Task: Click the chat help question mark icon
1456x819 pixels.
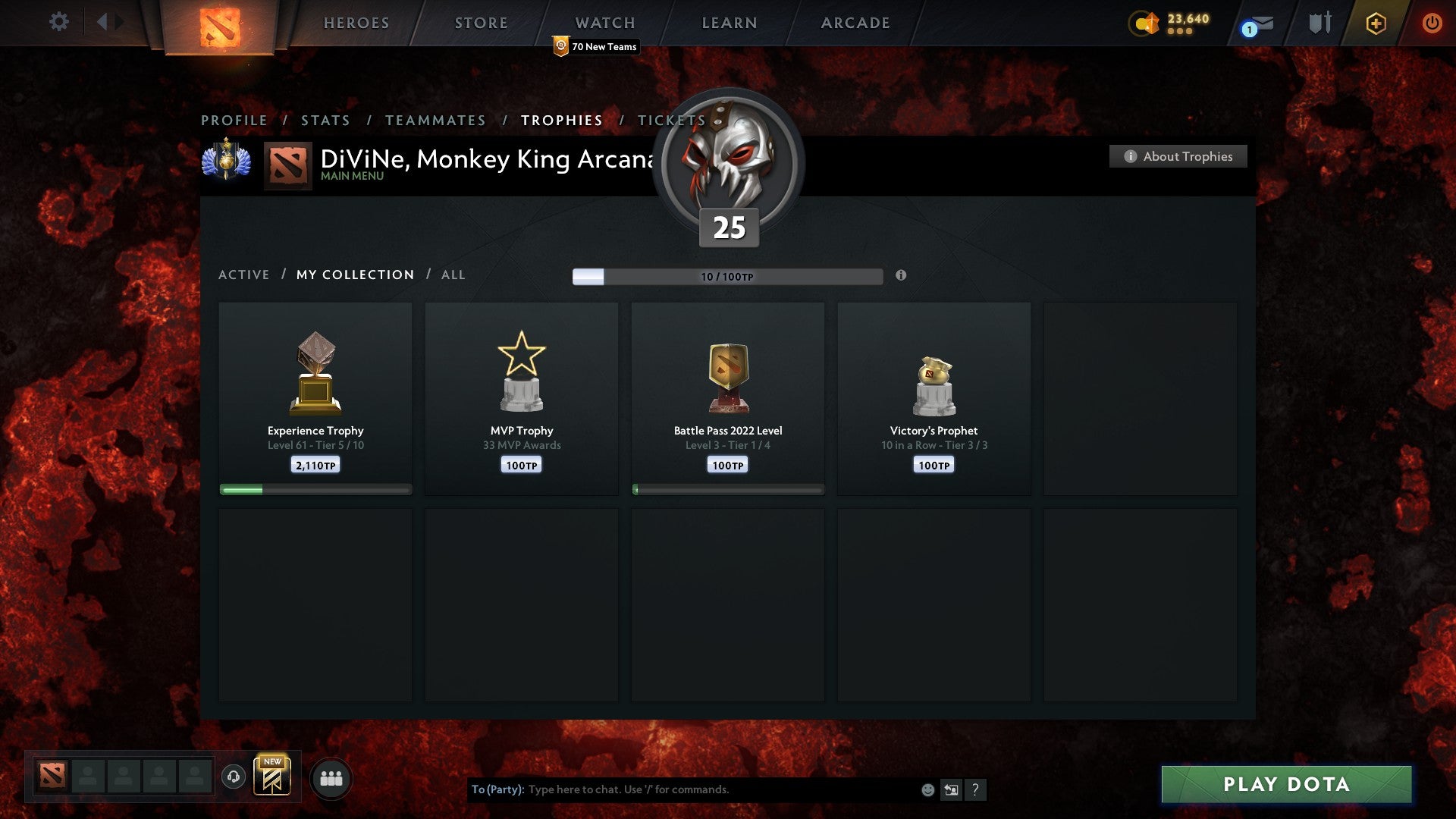Action: click(x=977, y=789)
